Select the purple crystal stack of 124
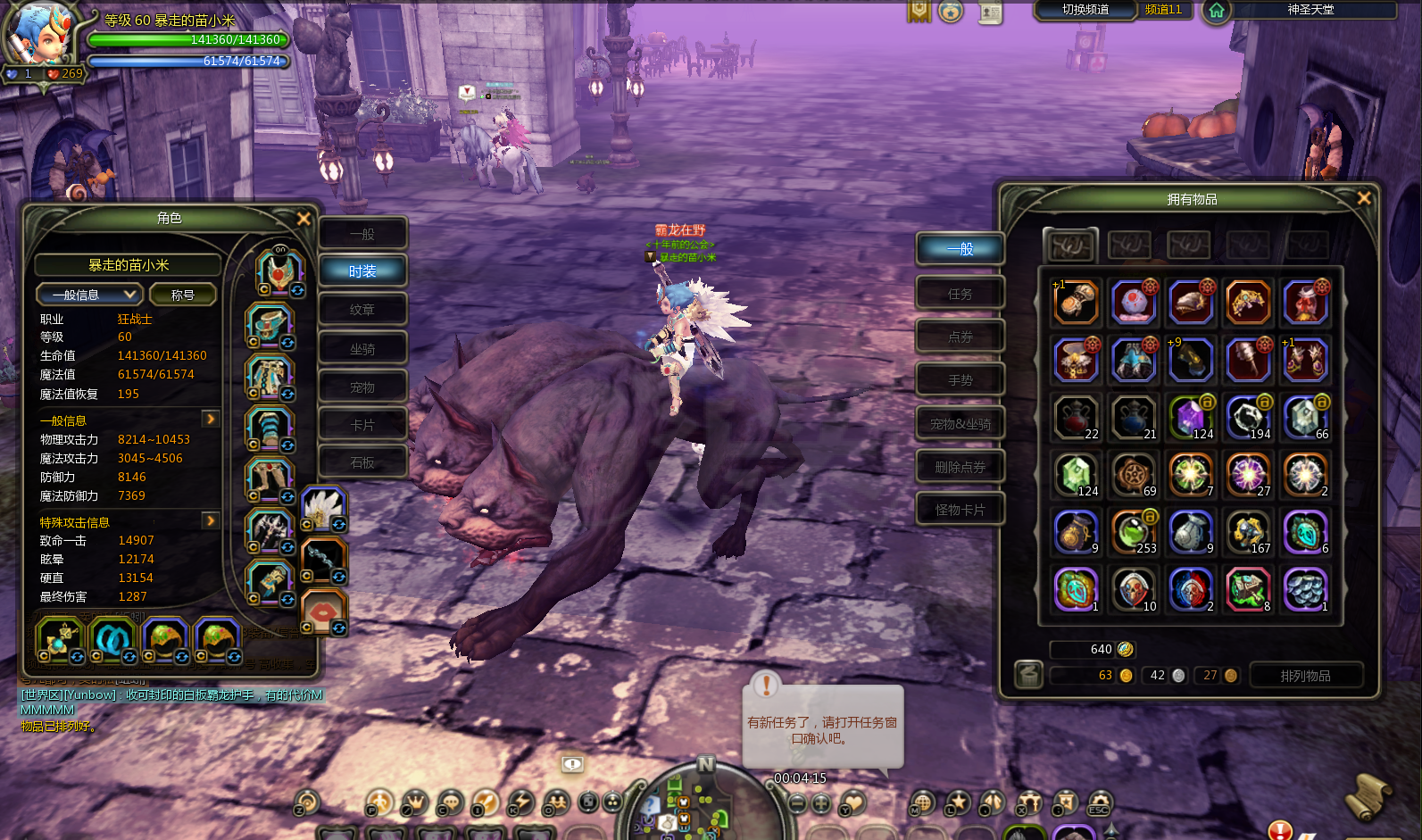The image size is (1422, 840). click(x=1191, y=418)
